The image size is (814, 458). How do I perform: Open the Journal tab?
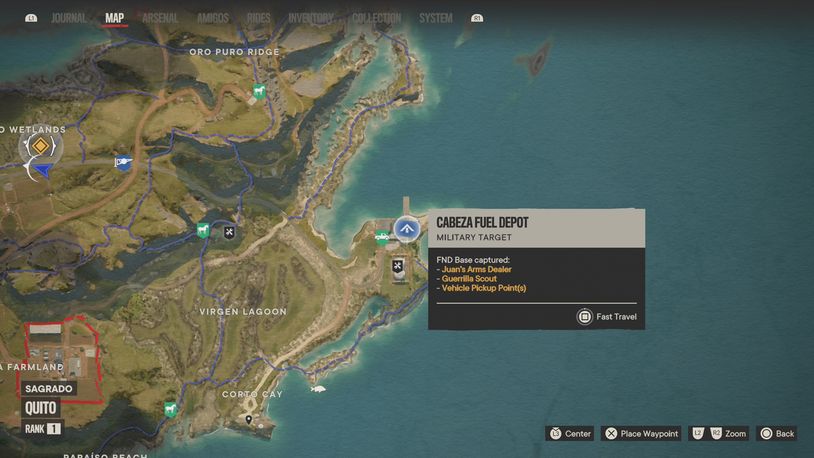[68, 18]
